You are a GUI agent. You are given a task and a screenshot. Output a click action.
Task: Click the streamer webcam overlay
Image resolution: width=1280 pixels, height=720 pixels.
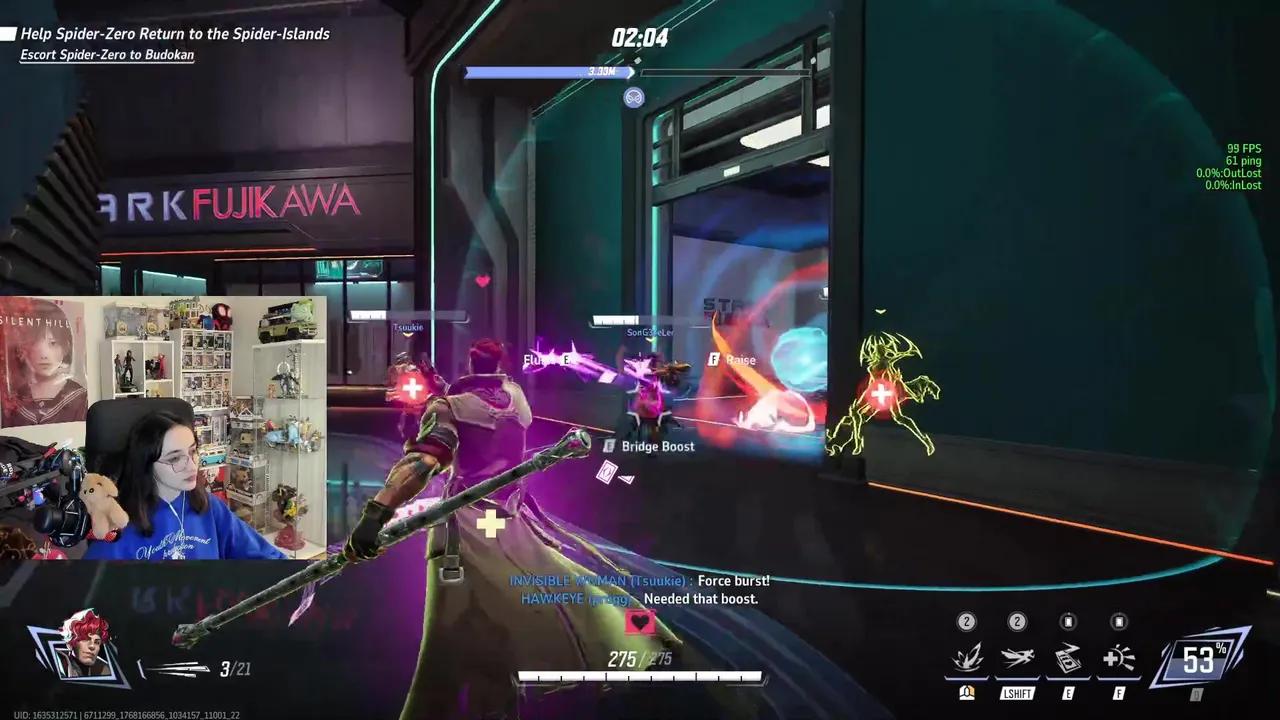click(x=163, y=427)
